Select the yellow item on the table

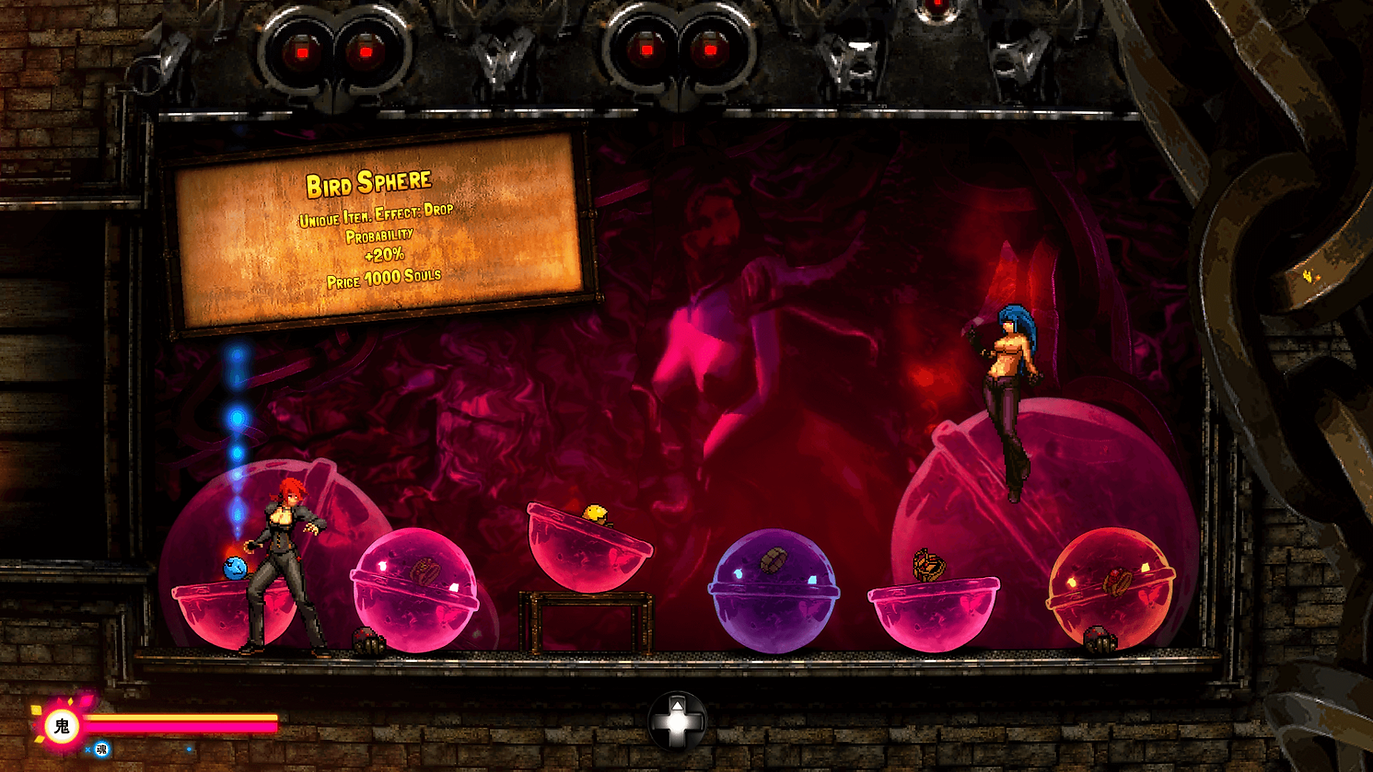point(597,515)
